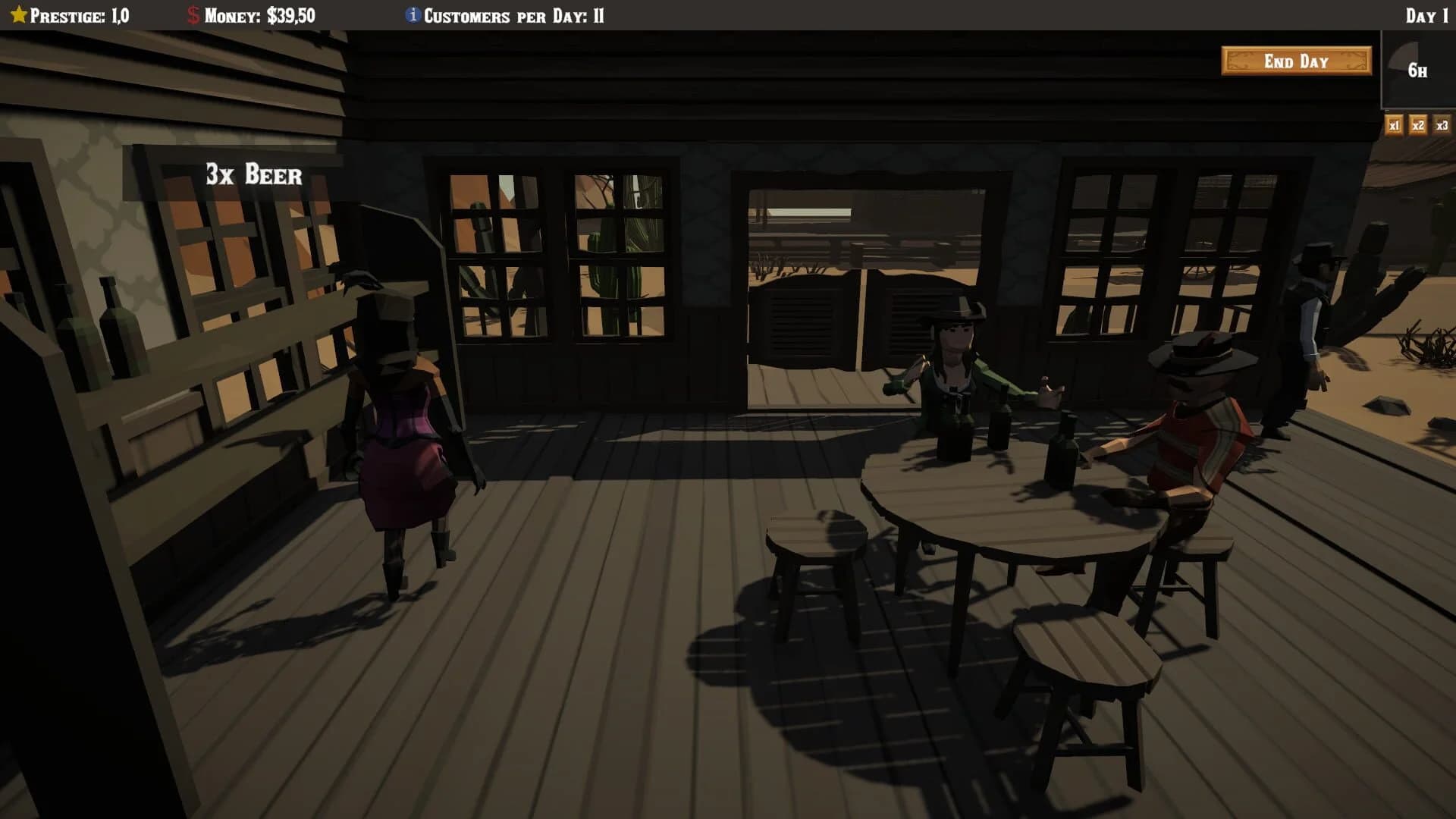Click the gold Prestige star icon
Viewport: 1456px width, 819px height.
[x=19, y=13]
